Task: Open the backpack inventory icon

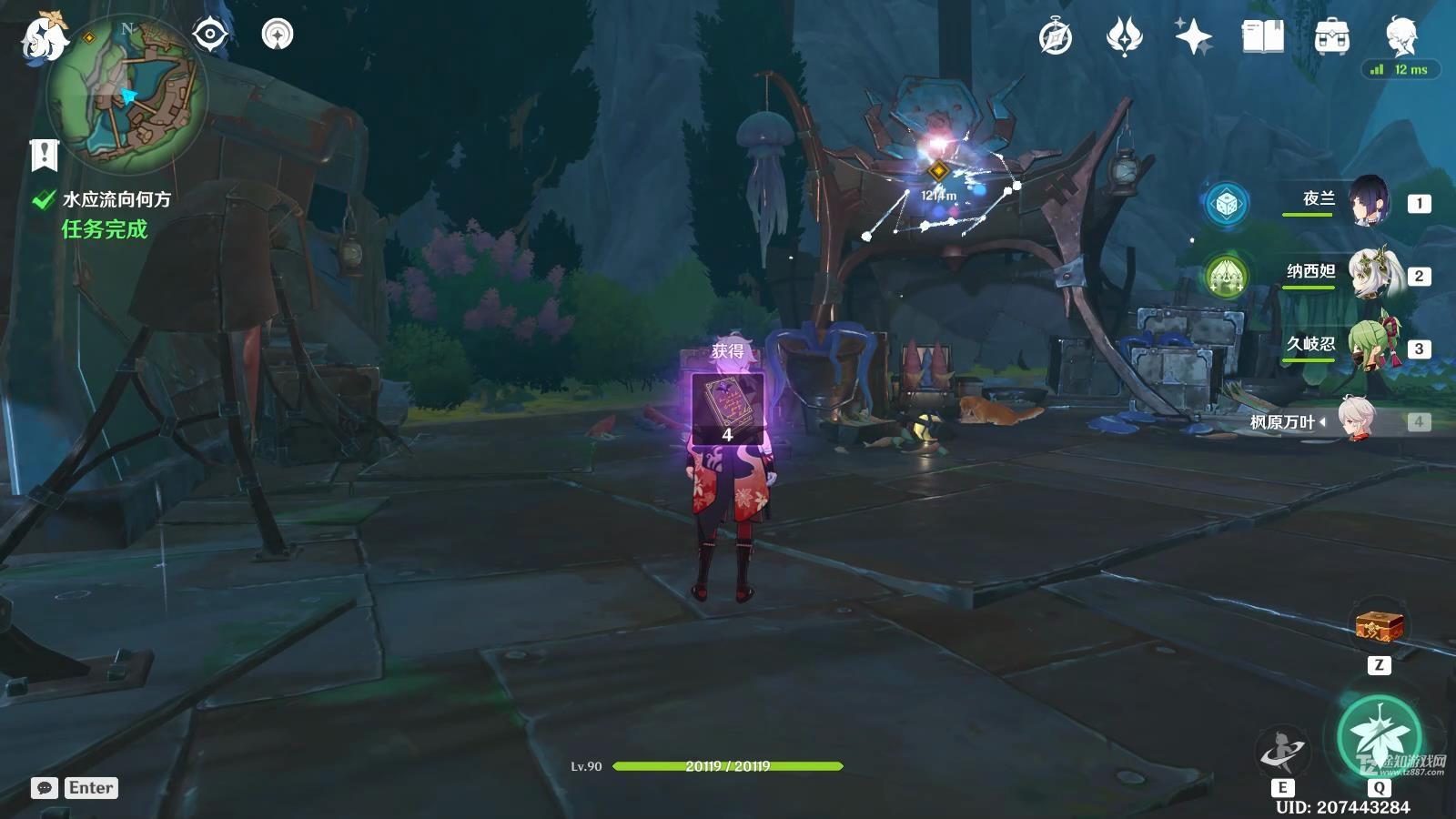Action: coord(1331,37)
